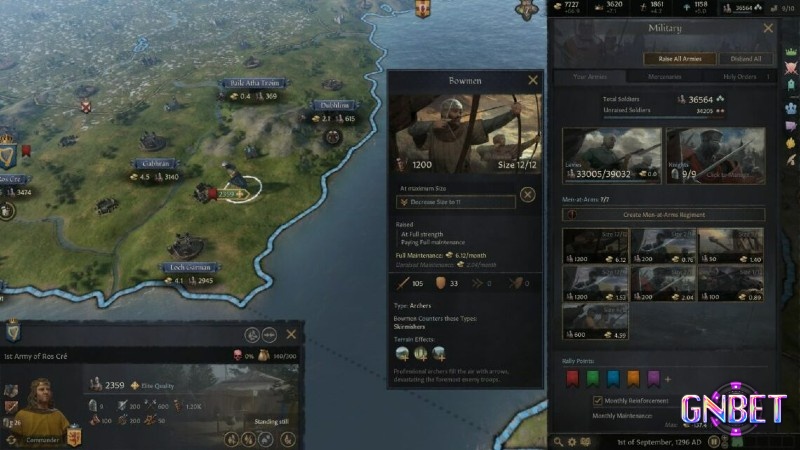Select the red rally point flag

coord(573,379)
